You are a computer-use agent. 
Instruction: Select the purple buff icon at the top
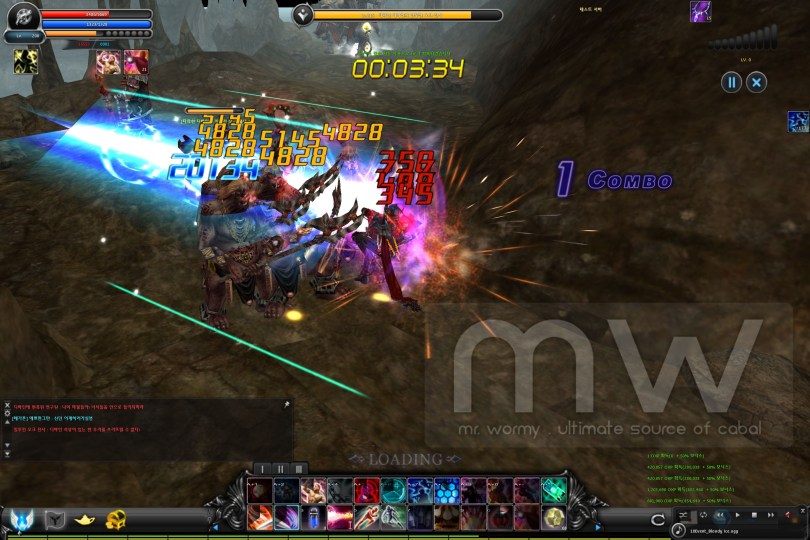(701, 12)
